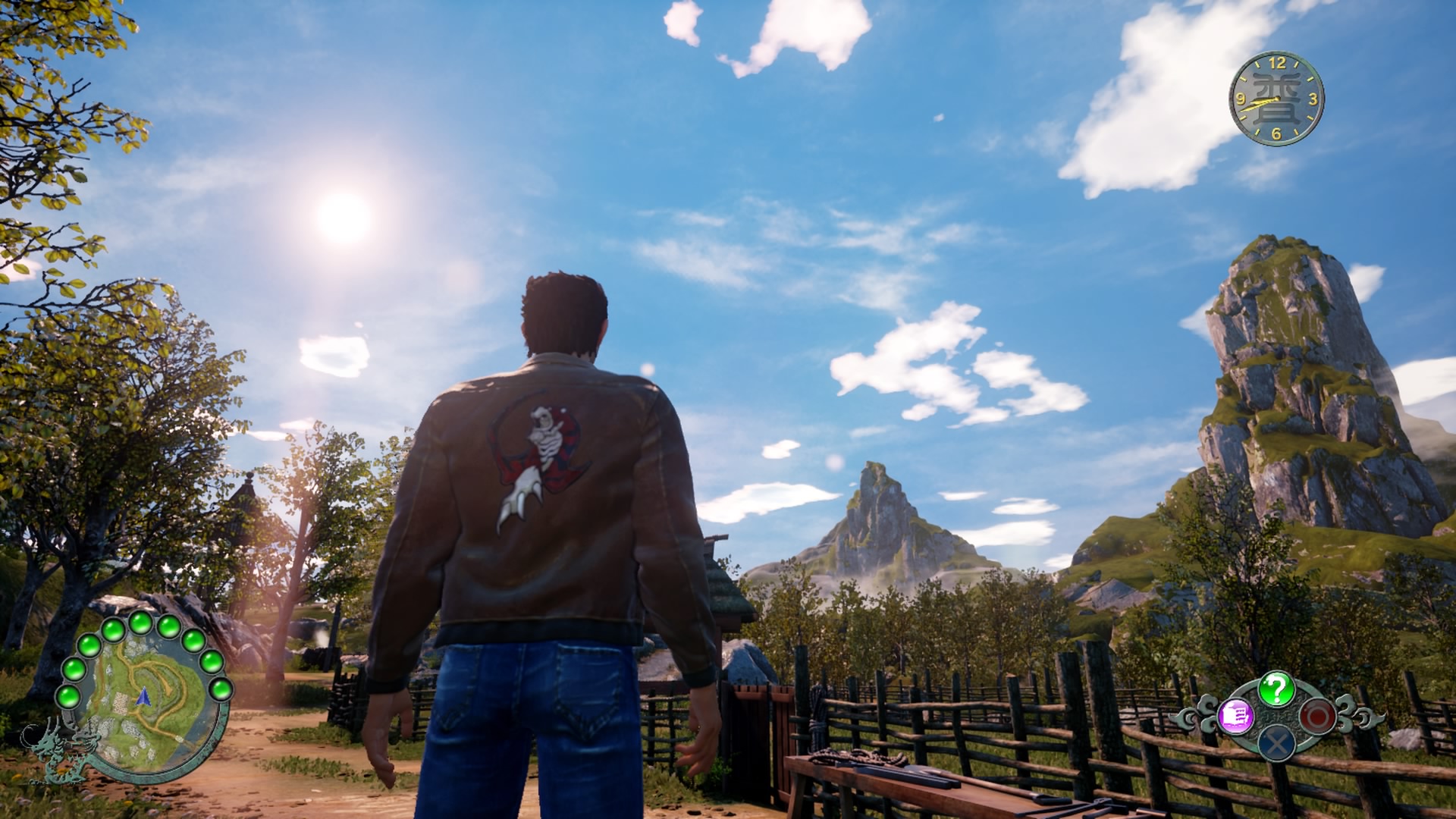Open the purple notebook icon
The image size is (1456, 819).
coord(1235,716)
